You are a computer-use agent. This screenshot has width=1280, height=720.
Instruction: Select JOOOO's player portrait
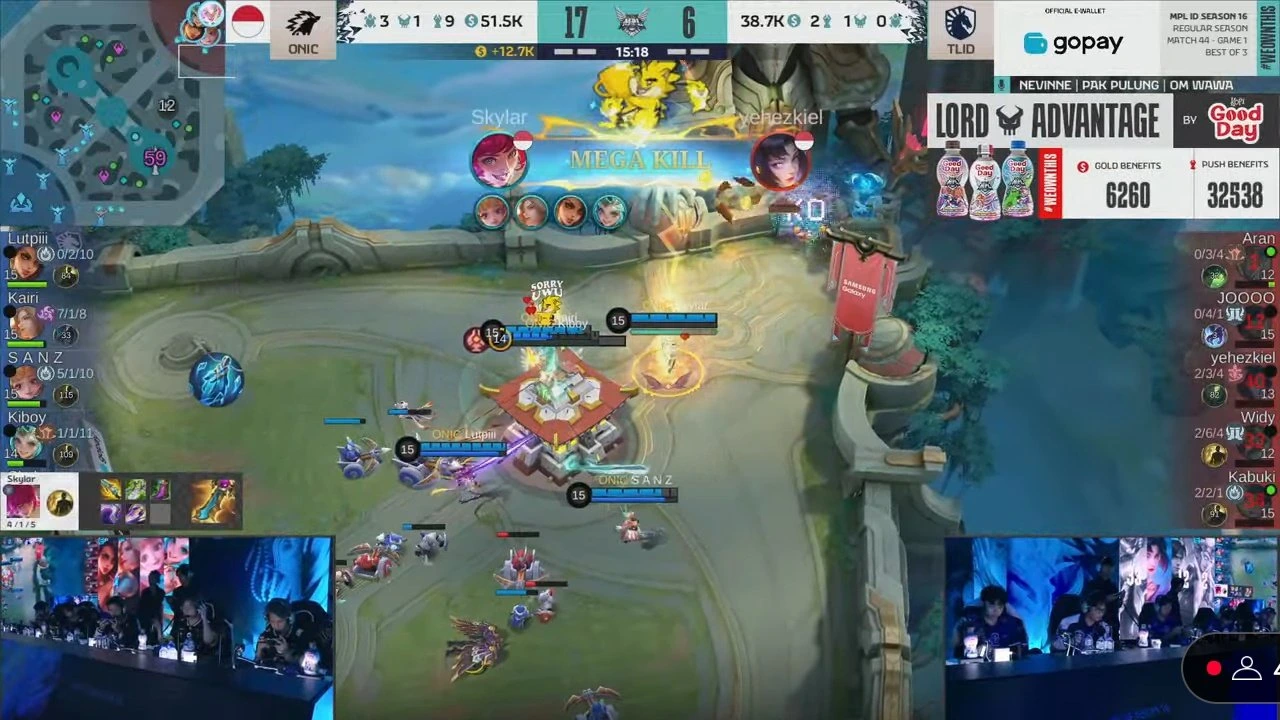click(x=1256, y=323)
